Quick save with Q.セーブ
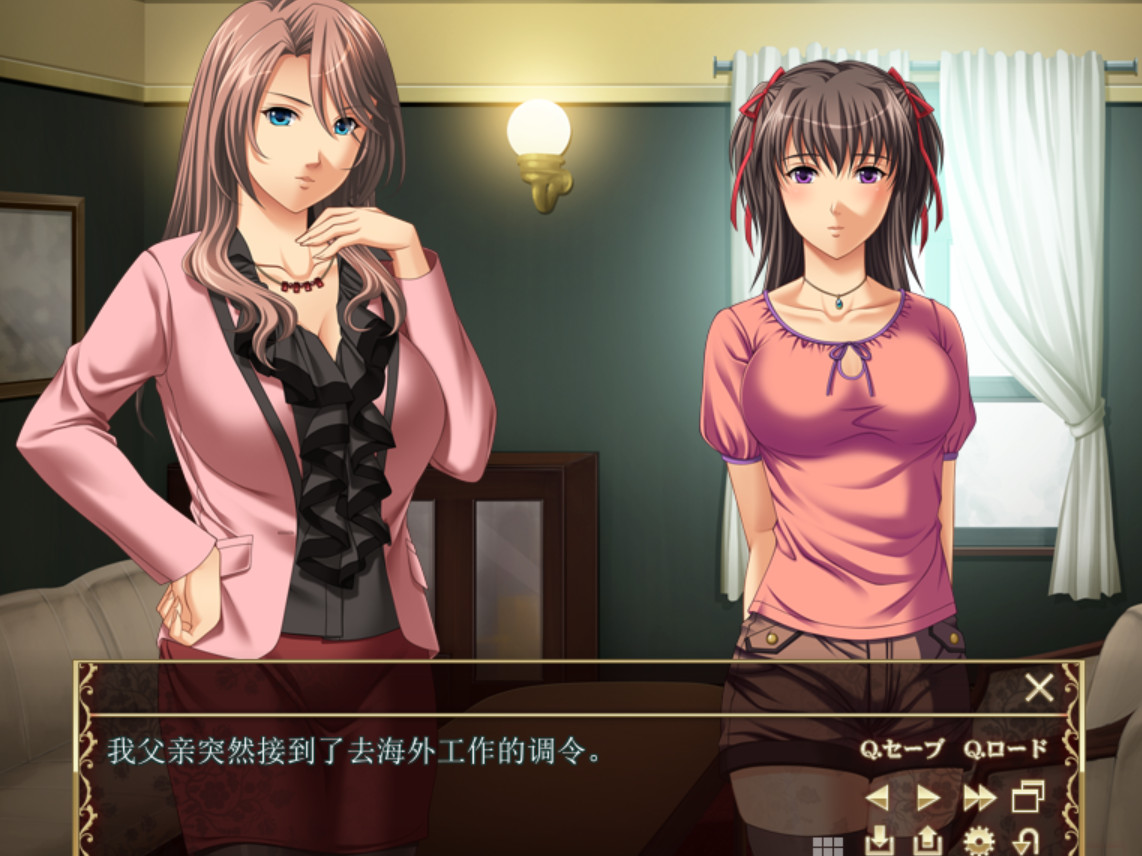The height and width of the screenshot is (856, 1142). click(x=902, y=749)
